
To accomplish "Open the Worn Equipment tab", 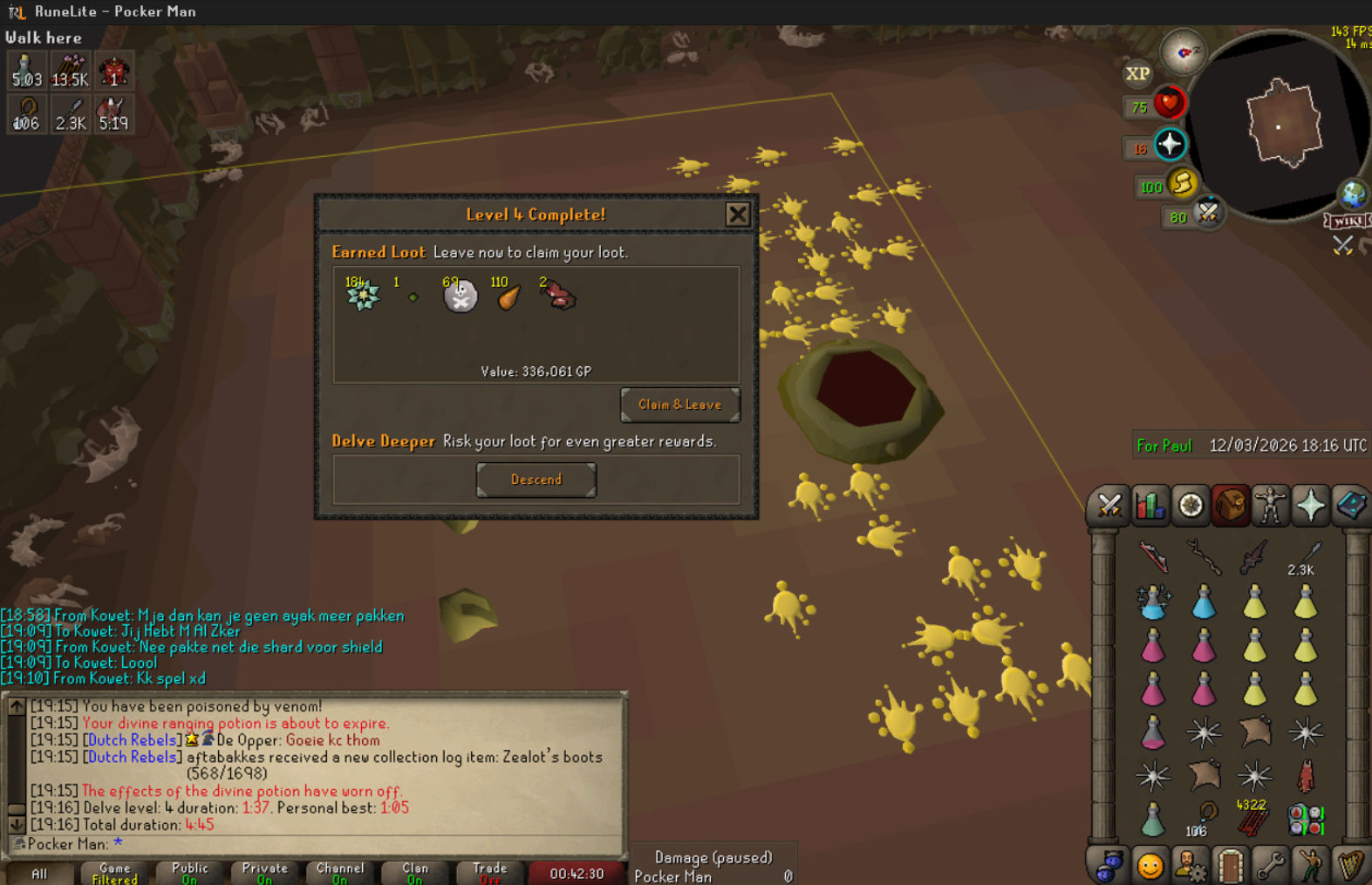I will 1270,506.
